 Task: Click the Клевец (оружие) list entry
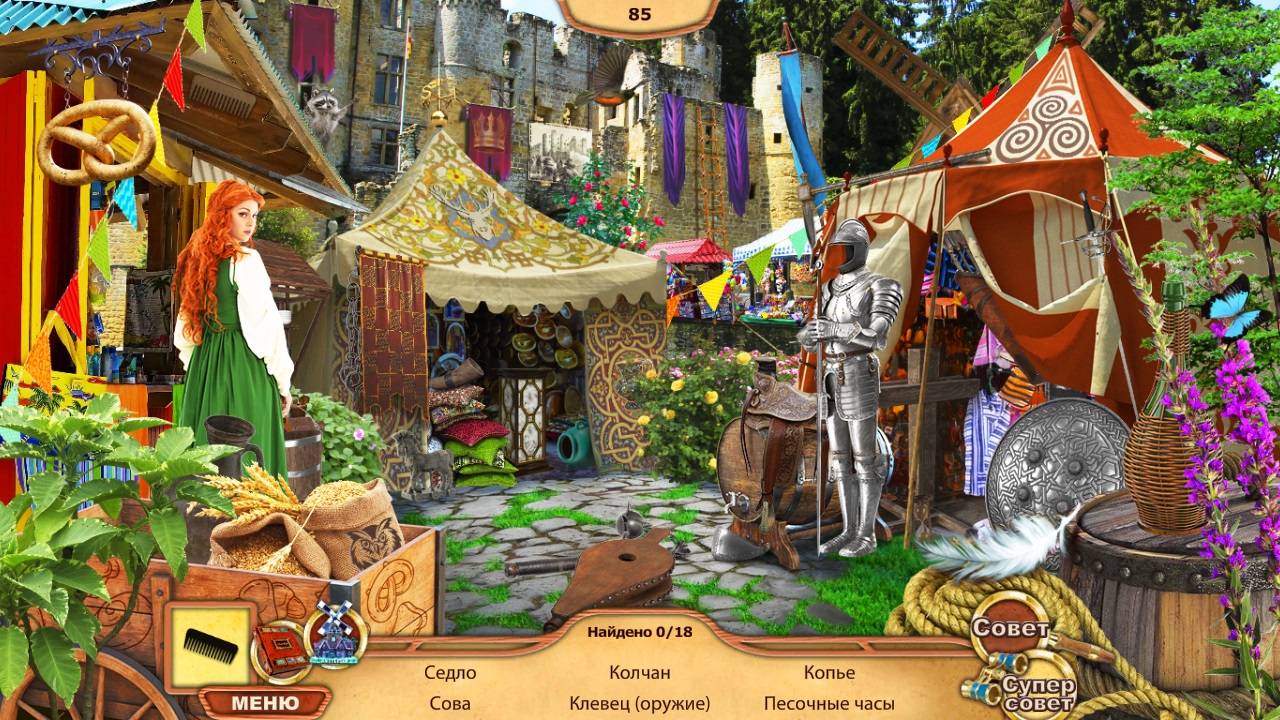point(640,703)
